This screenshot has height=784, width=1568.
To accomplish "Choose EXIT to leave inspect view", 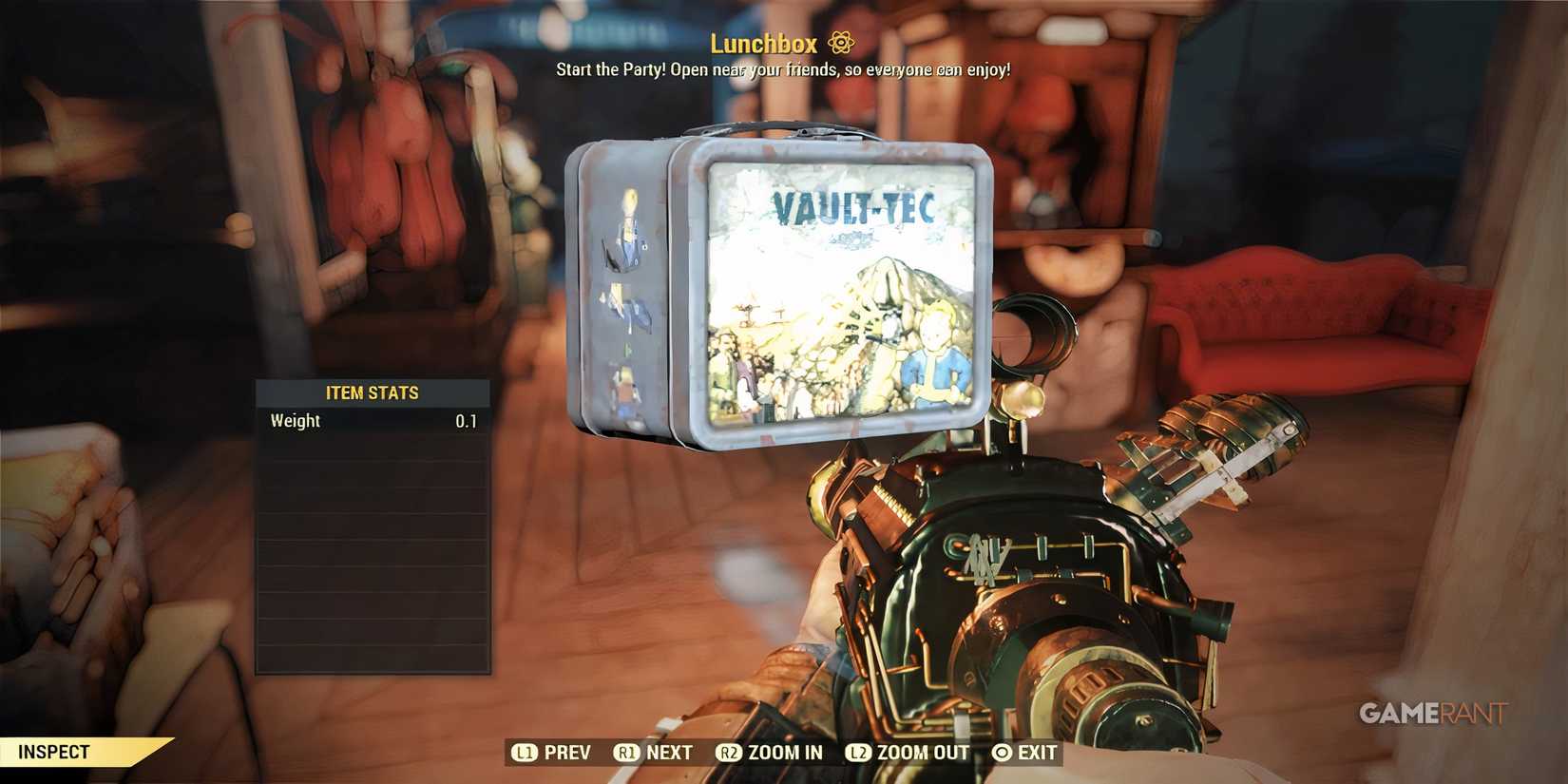I will pyautogui.click(x=1036, y=753).
